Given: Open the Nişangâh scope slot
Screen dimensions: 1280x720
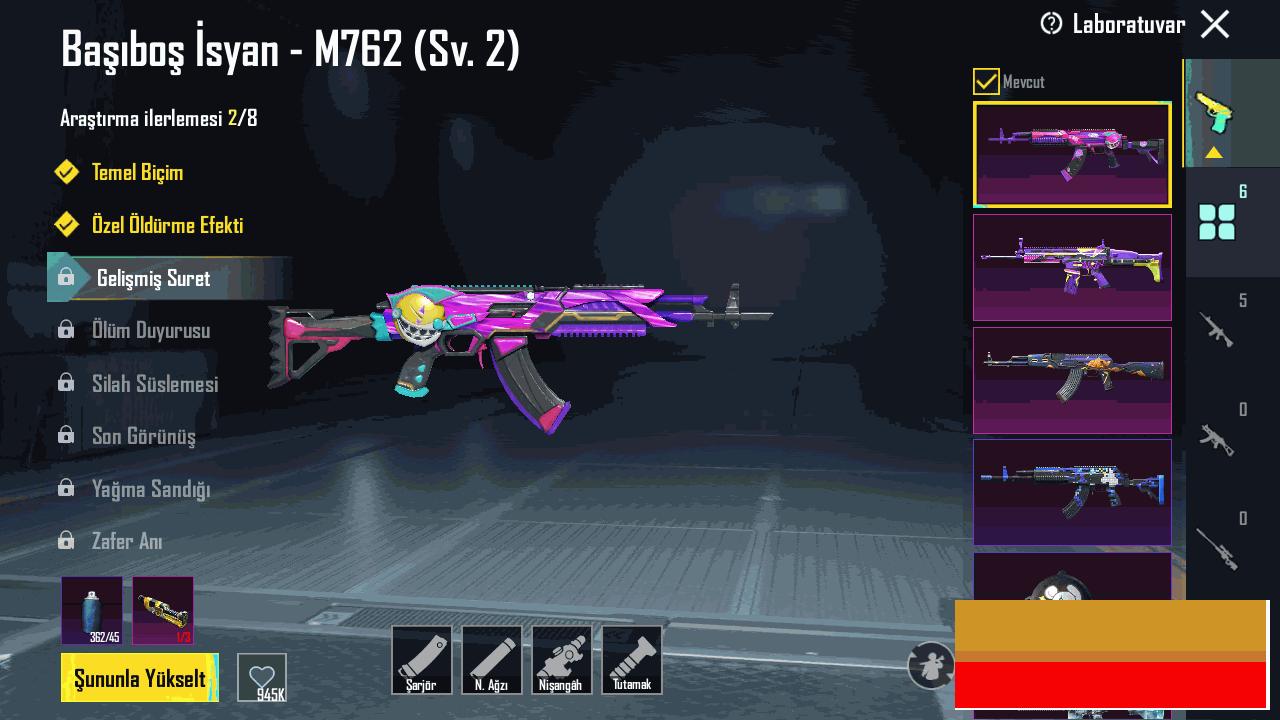Looking at the screenshot, I should click(x=561, y=660).
